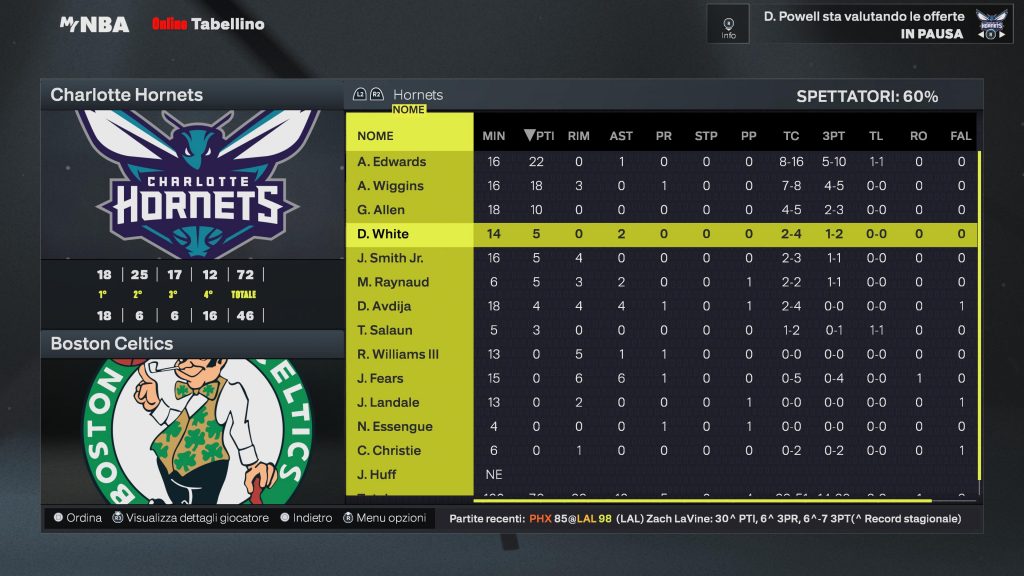Select C. Christie row

(x=390, y=450)
